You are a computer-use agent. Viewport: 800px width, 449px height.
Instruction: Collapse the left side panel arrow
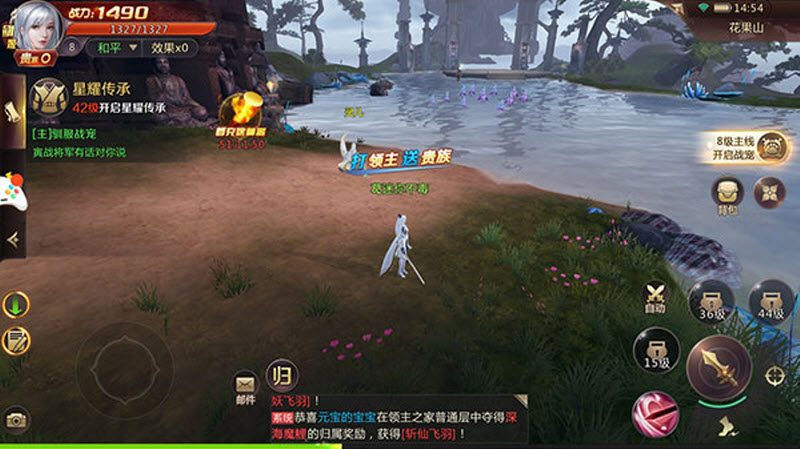[x=12, y=239]
